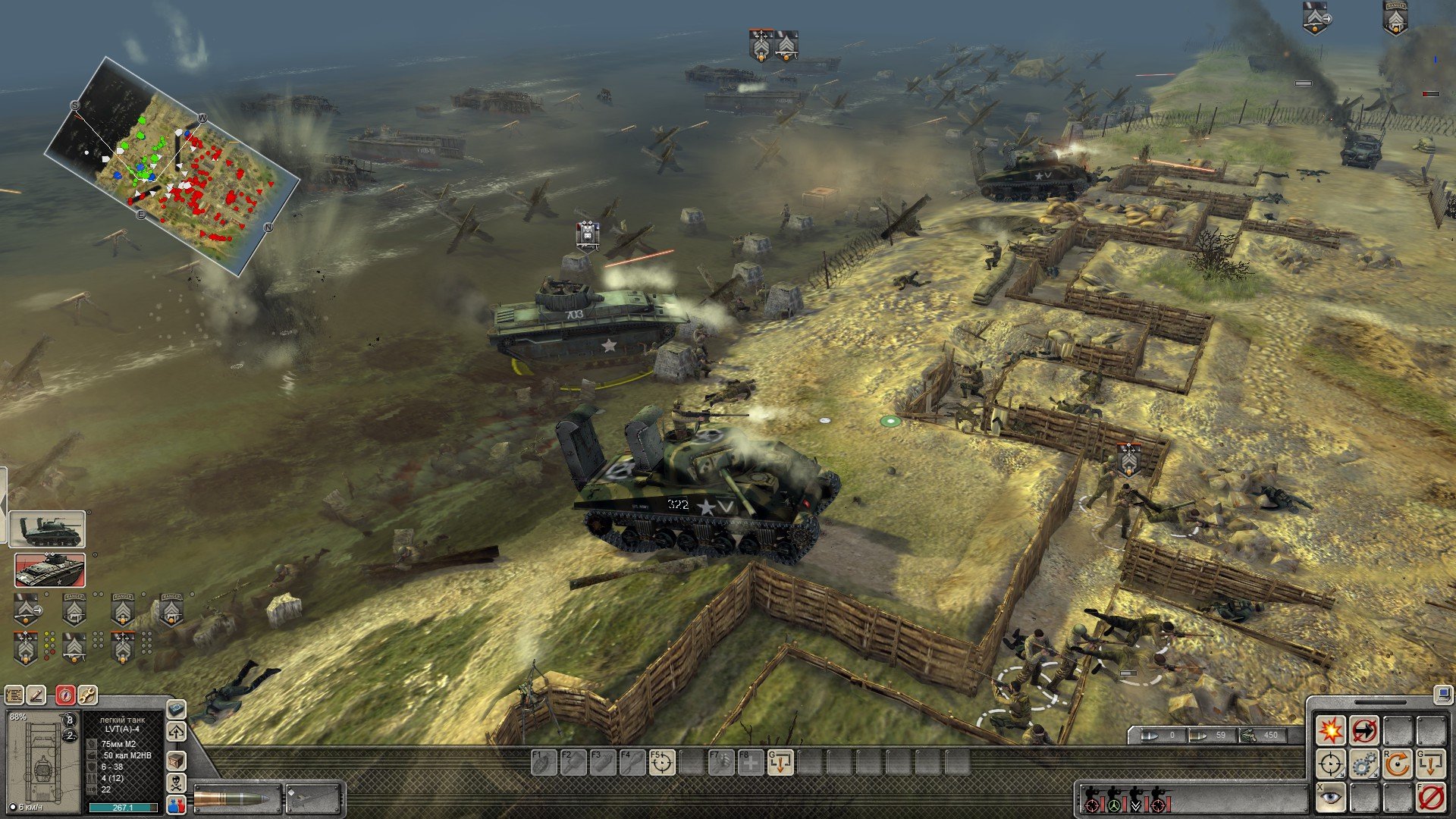The width and height of the screenshot is (1456, 819).
Task: Open the wooden crate inventory button
Action: [x=176, y=760]
